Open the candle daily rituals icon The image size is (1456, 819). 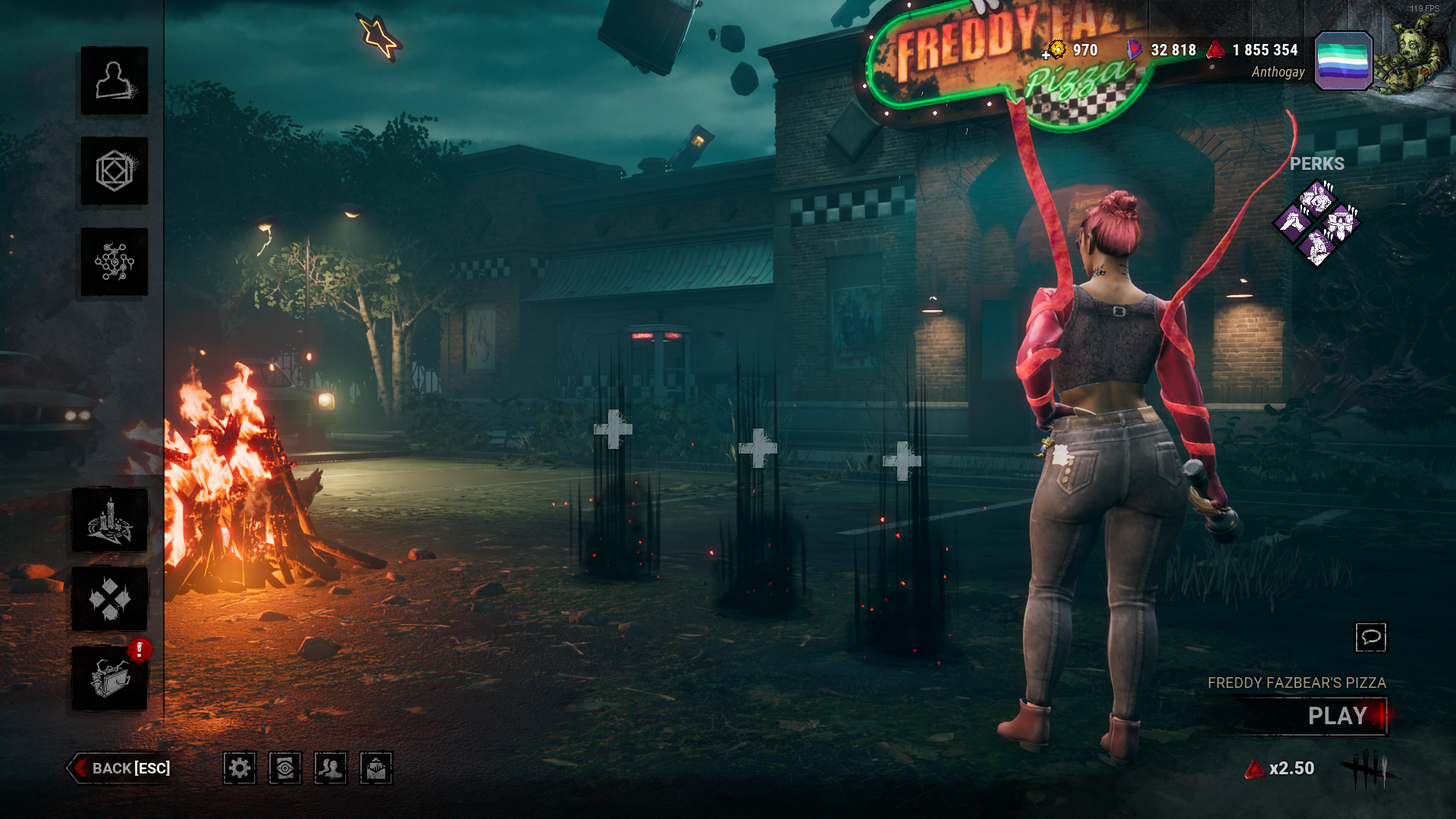[x=113, y=519]
